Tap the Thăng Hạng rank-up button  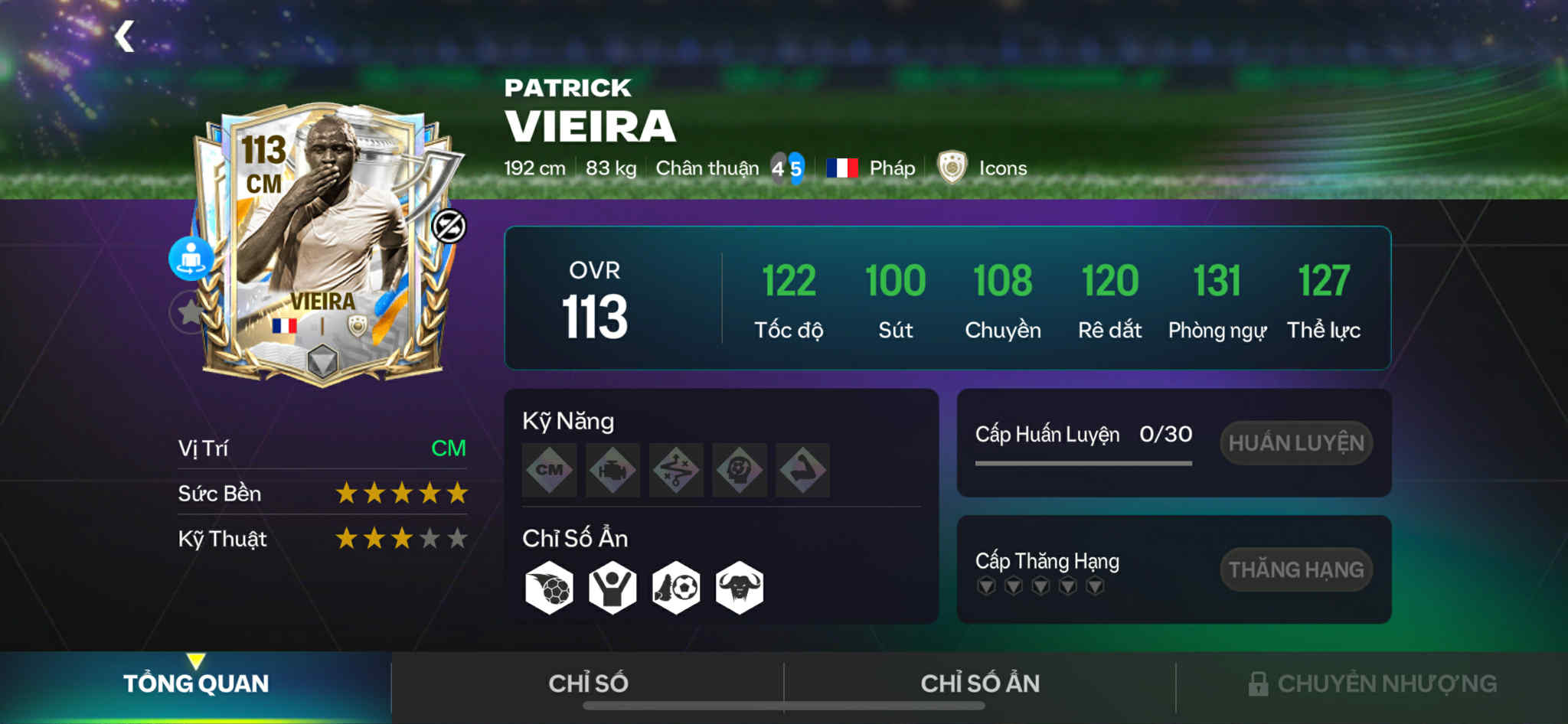(1295, 569)
